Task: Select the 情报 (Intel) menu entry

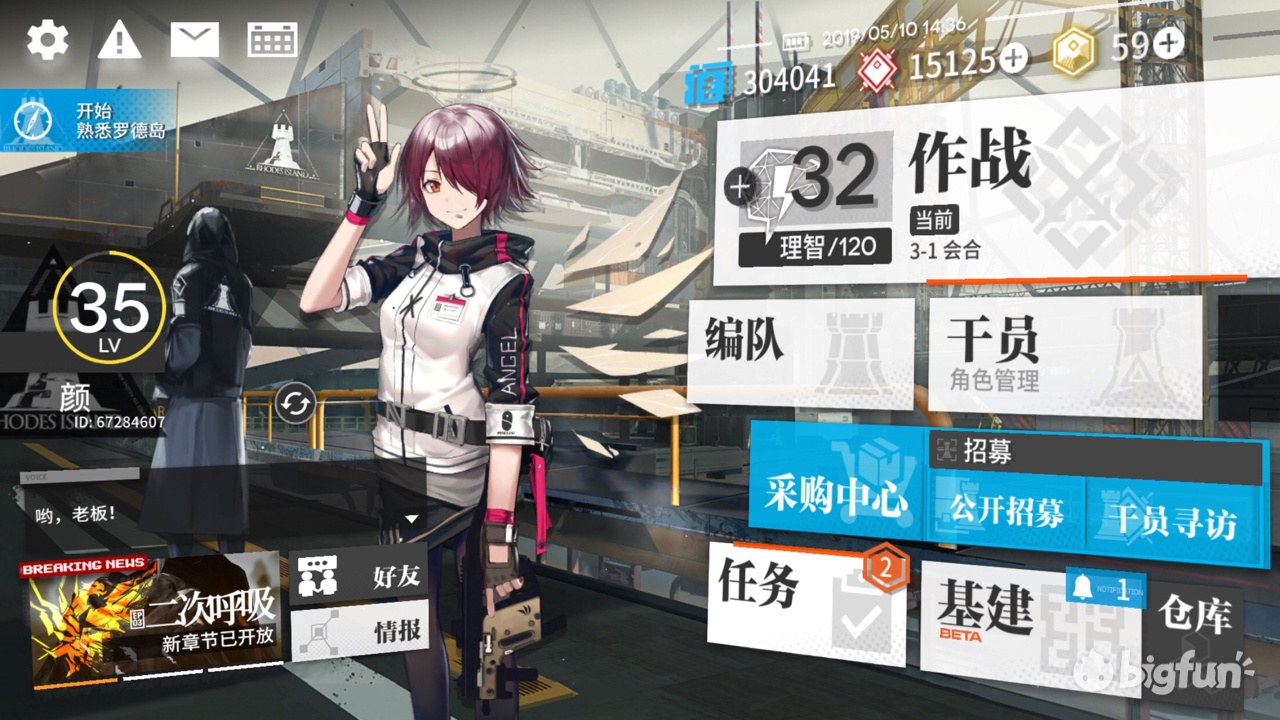Action: tap(360, 630)
